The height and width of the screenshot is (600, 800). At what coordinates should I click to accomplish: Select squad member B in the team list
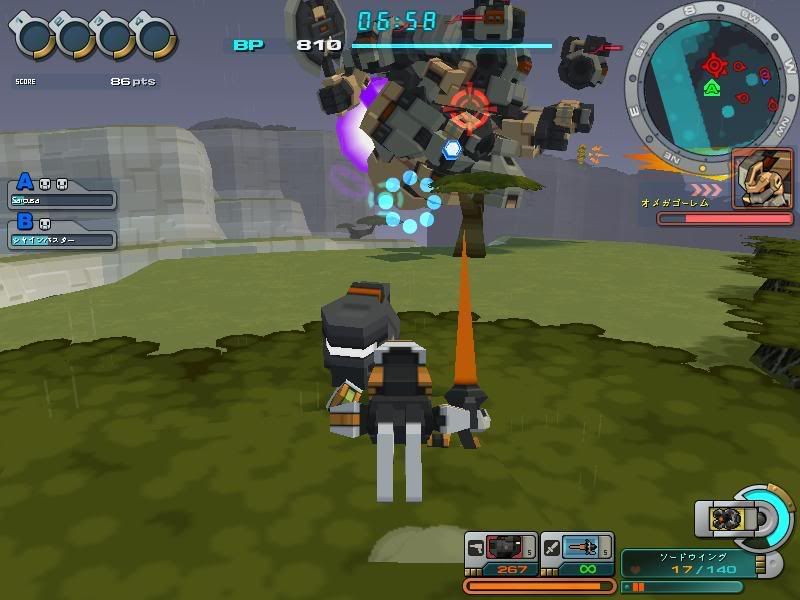pos(64,232)
